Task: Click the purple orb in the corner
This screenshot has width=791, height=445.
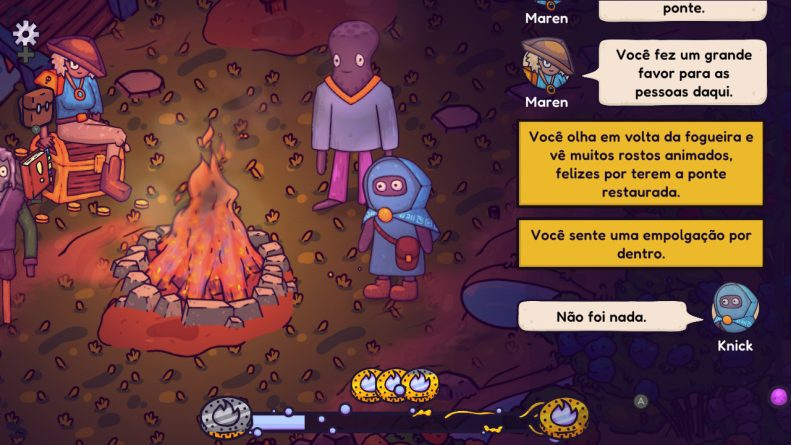Action: [779, 397]
